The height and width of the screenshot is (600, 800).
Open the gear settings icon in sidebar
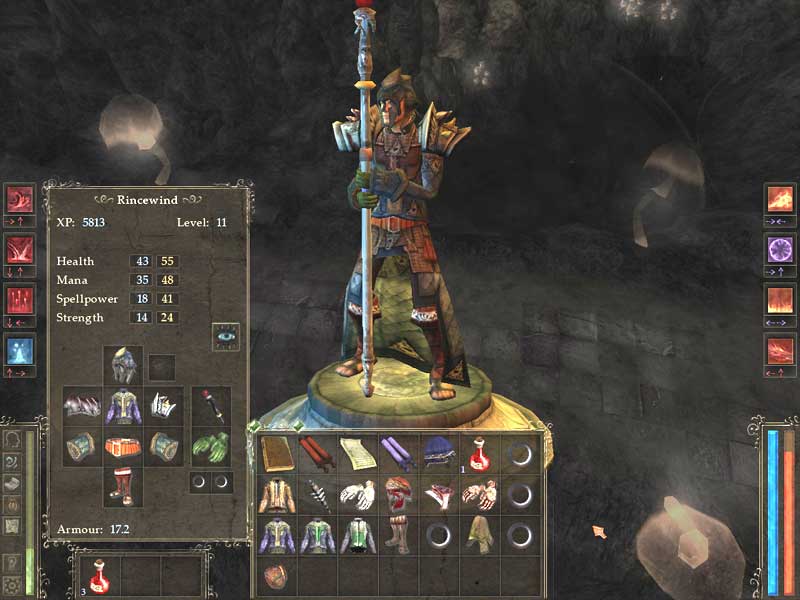(13, 585)
